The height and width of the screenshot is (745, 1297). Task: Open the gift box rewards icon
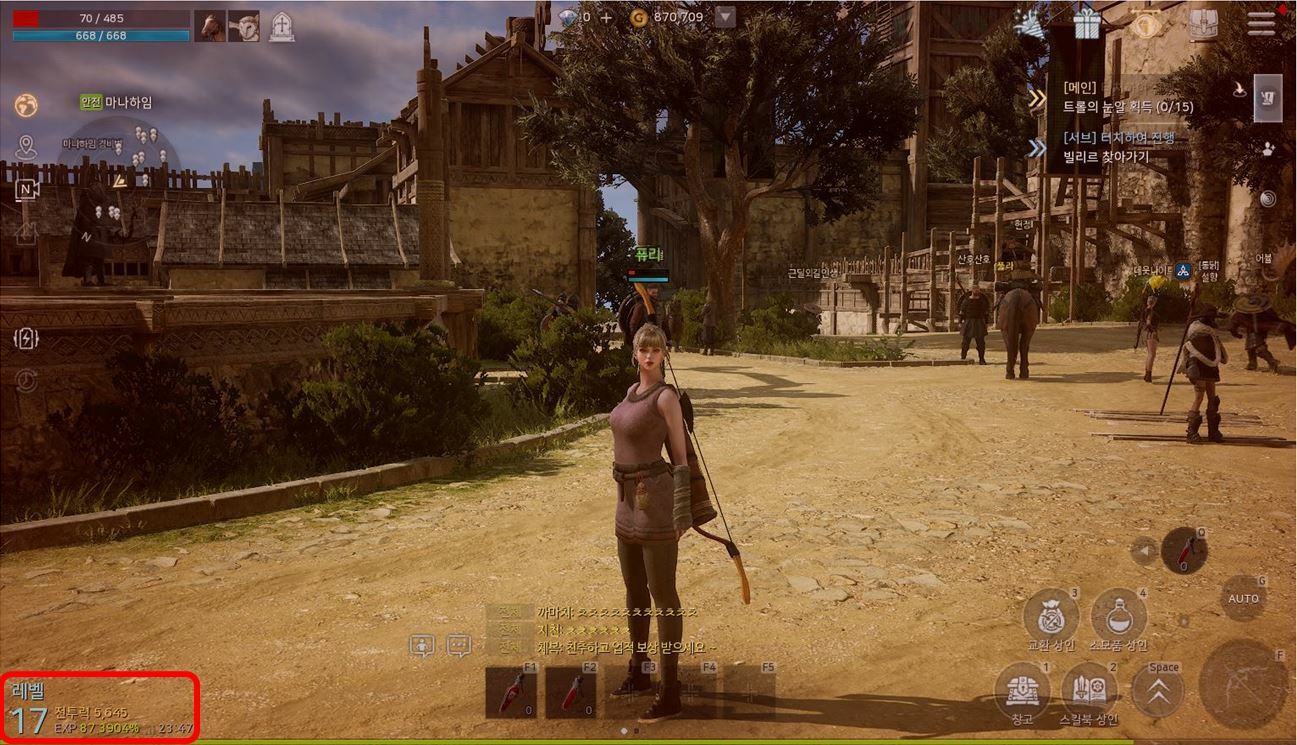click(x=1086, y=23)
